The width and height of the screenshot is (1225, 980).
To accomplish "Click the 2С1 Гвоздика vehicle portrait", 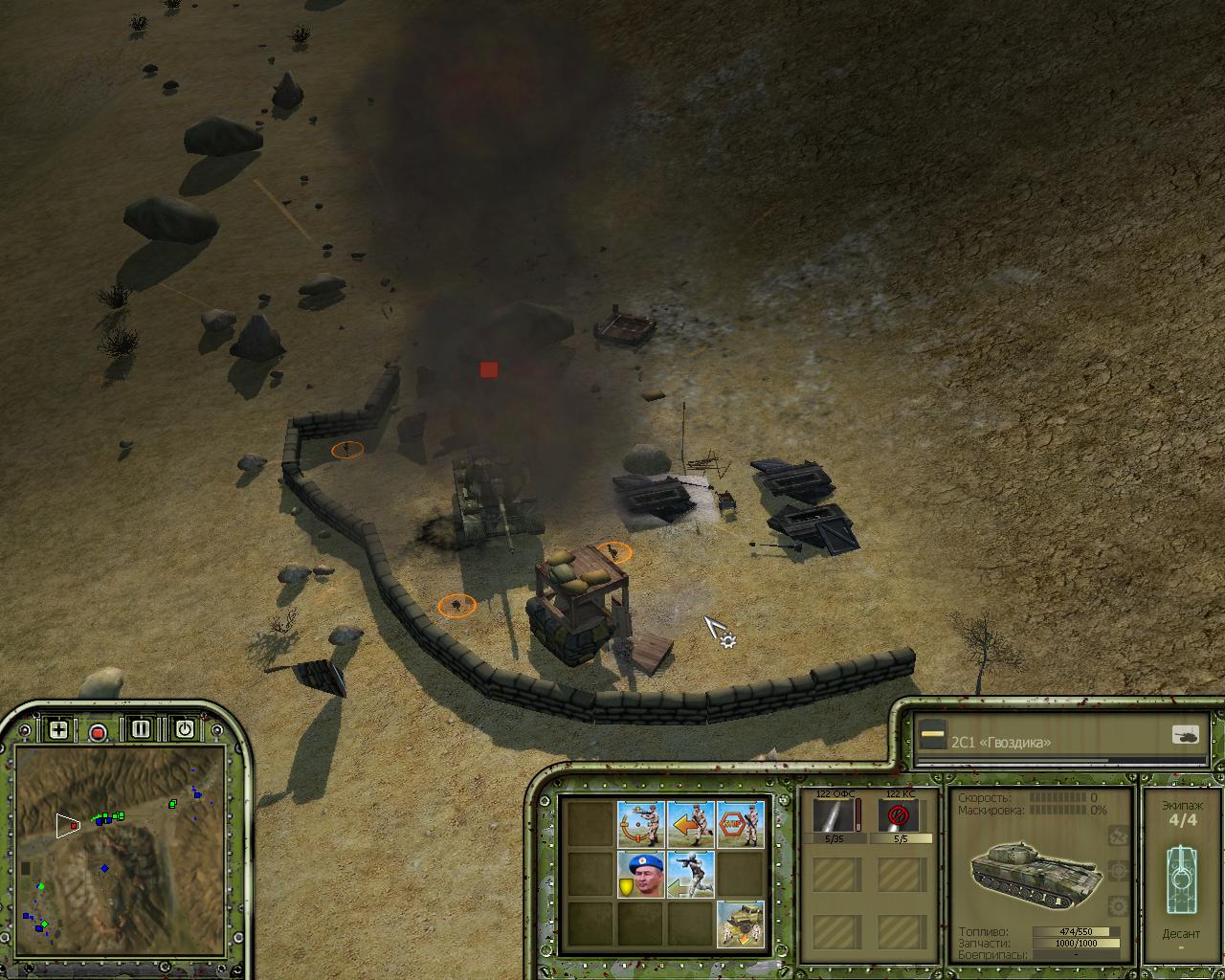I will coord(1027,869).
